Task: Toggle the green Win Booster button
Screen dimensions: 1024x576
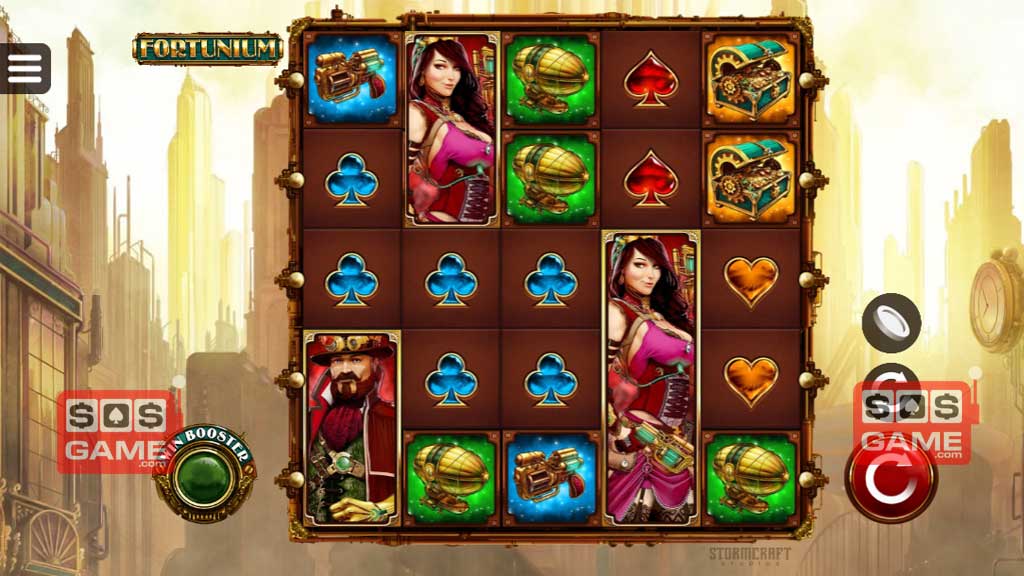Action: pos(204,479)
